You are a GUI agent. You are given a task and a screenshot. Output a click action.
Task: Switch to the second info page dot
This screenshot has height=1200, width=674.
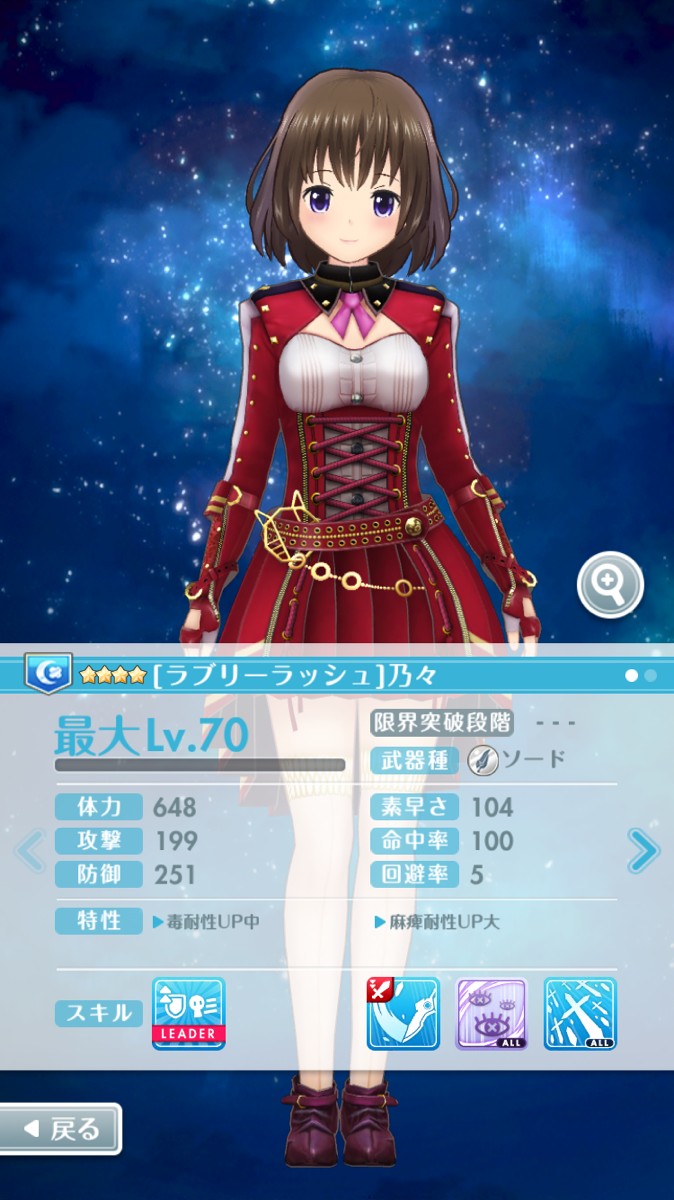tap(651, 676)
